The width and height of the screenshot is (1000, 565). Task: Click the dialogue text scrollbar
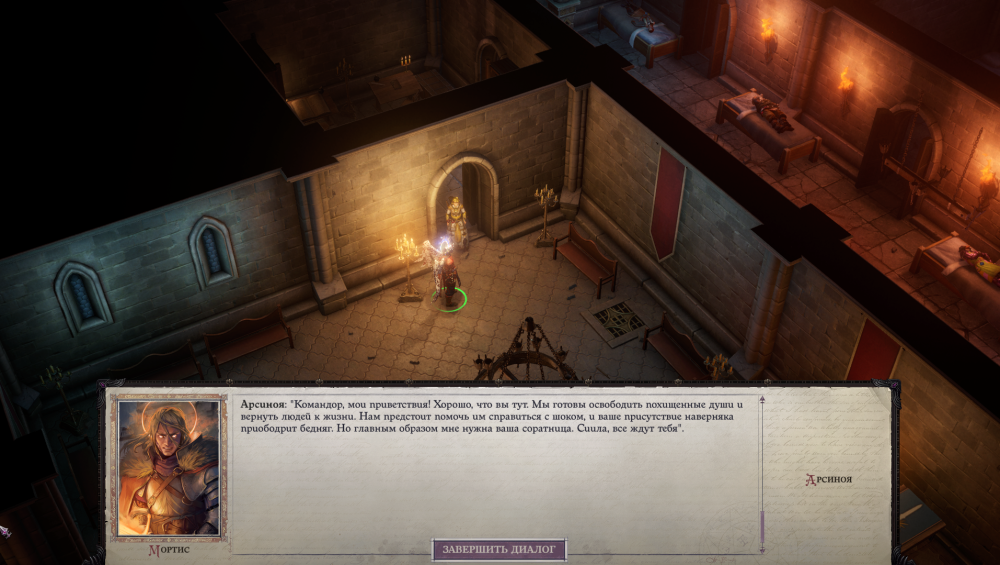[762, 470]
